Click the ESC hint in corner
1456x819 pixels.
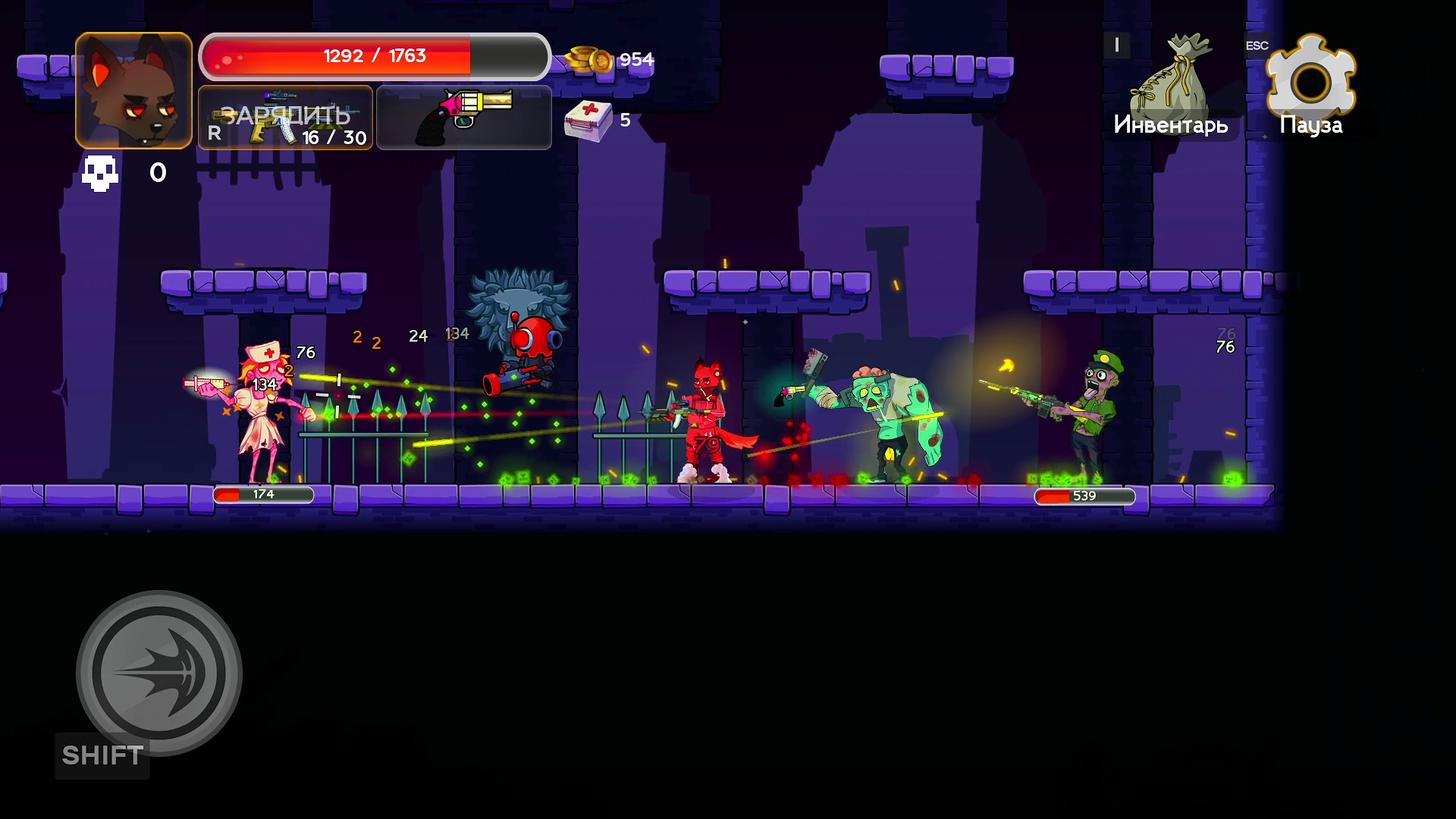[x=1256, y=45]
